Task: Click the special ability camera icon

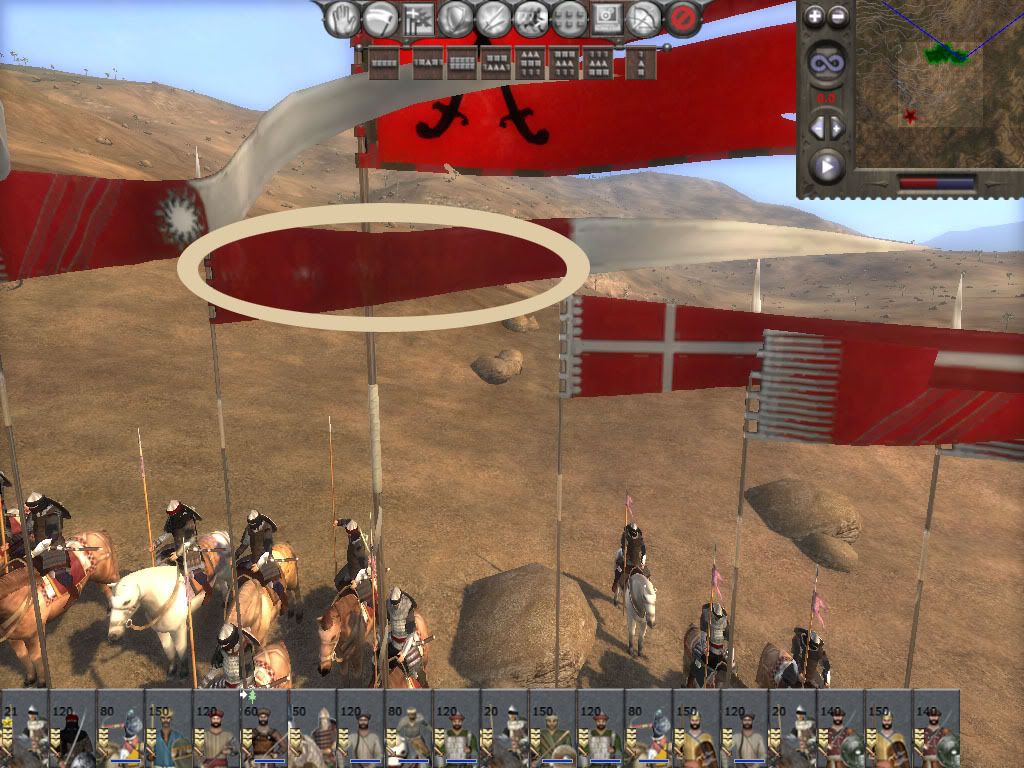Action: click(x=607, y=17)
